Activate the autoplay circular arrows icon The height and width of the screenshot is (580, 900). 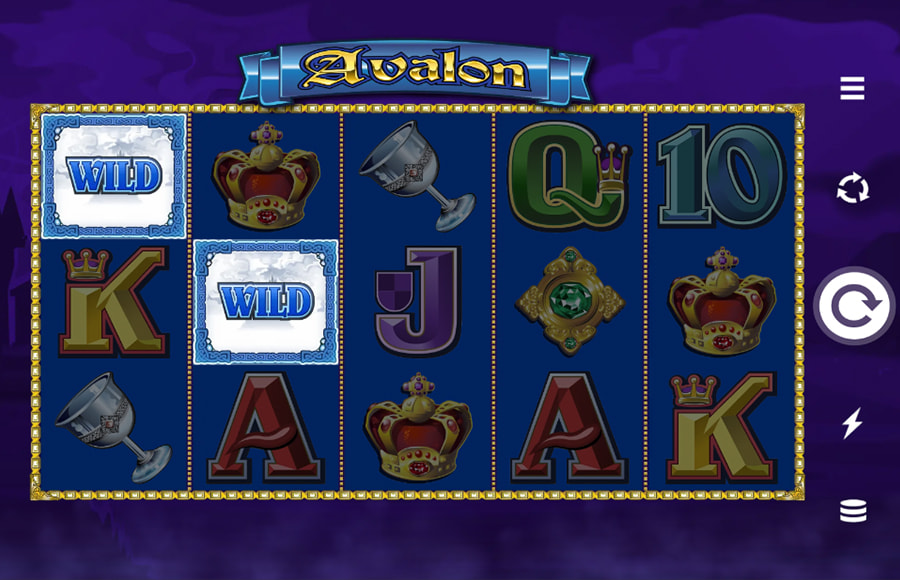(x=852, y=188)
